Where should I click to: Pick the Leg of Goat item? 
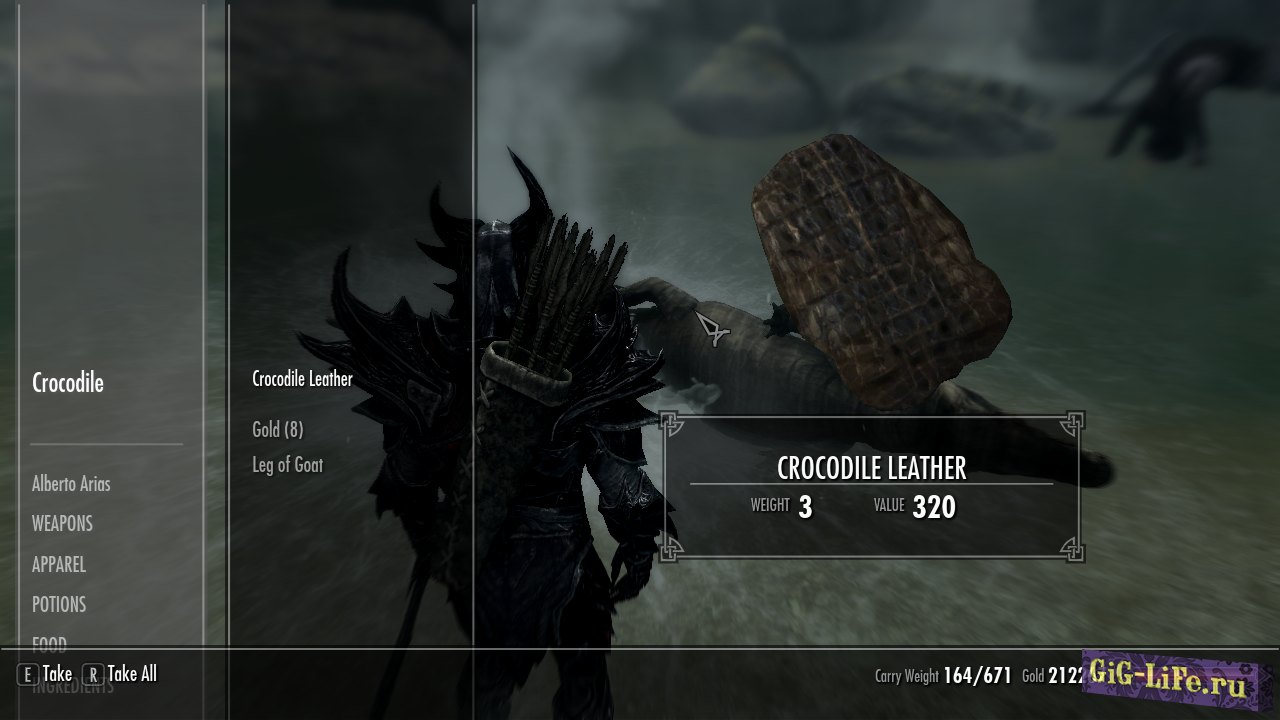tap(287, 465)
